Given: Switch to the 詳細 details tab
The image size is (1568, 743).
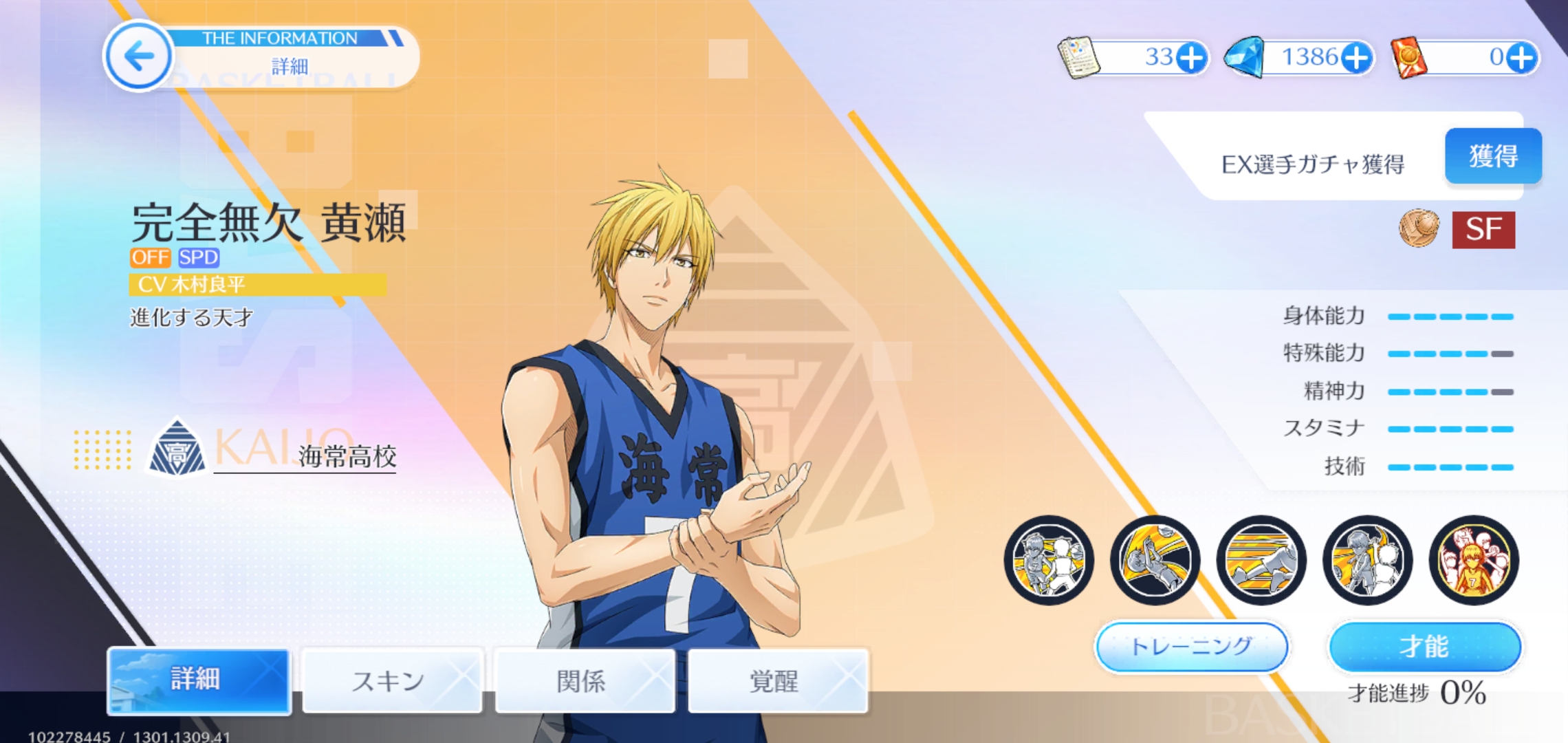Looking at the screenshot, I should coord(199,680).
